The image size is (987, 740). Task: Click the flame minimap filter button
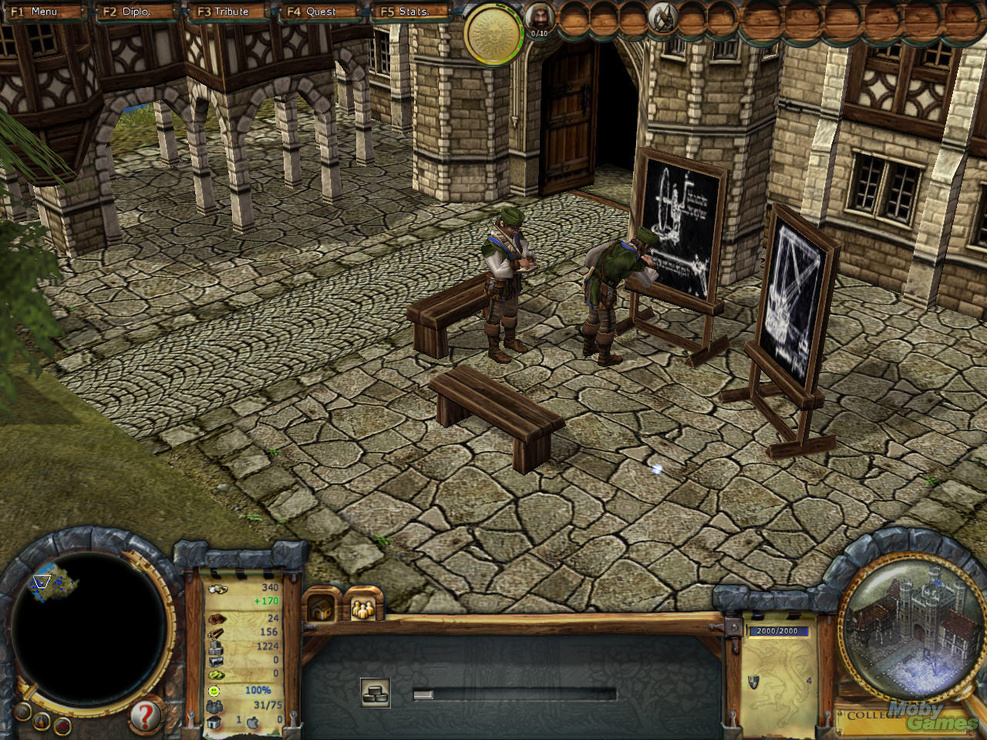pos(41,719)
